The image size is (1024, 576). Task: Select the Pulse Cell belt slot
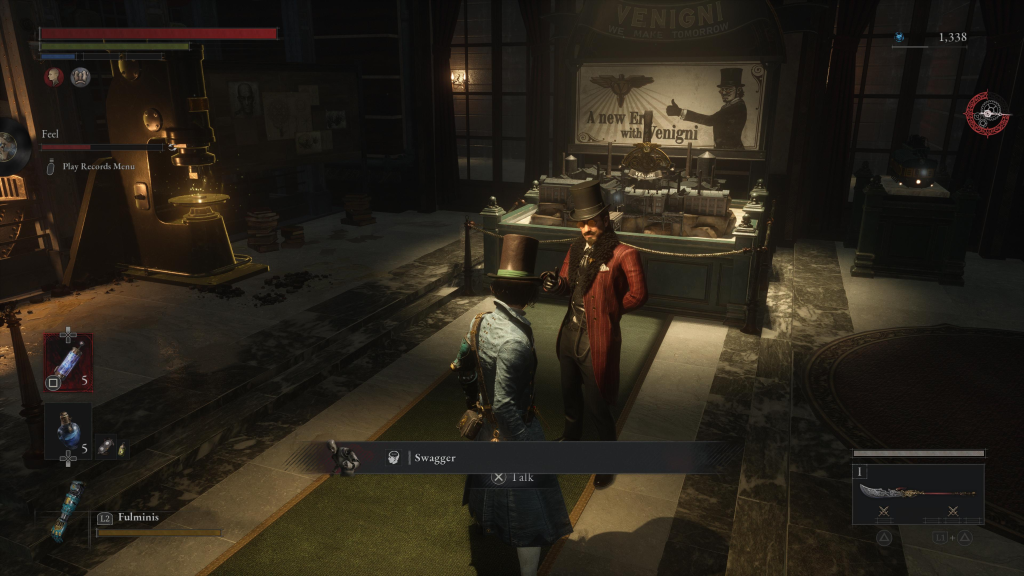coord(68,362)
